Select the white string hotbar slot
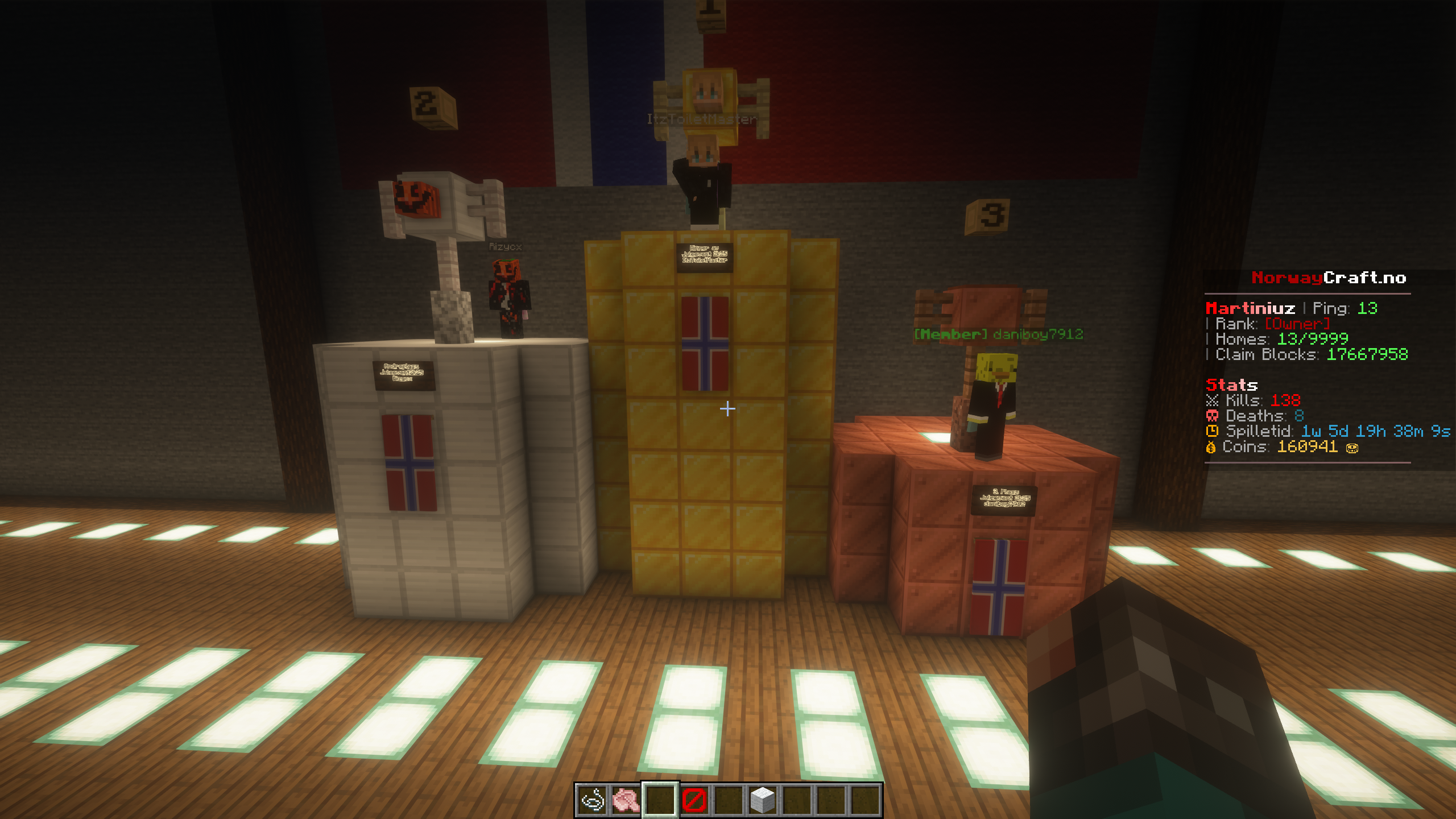The image size is (1456, 819). pyautogui.click(x=592, y=800)
